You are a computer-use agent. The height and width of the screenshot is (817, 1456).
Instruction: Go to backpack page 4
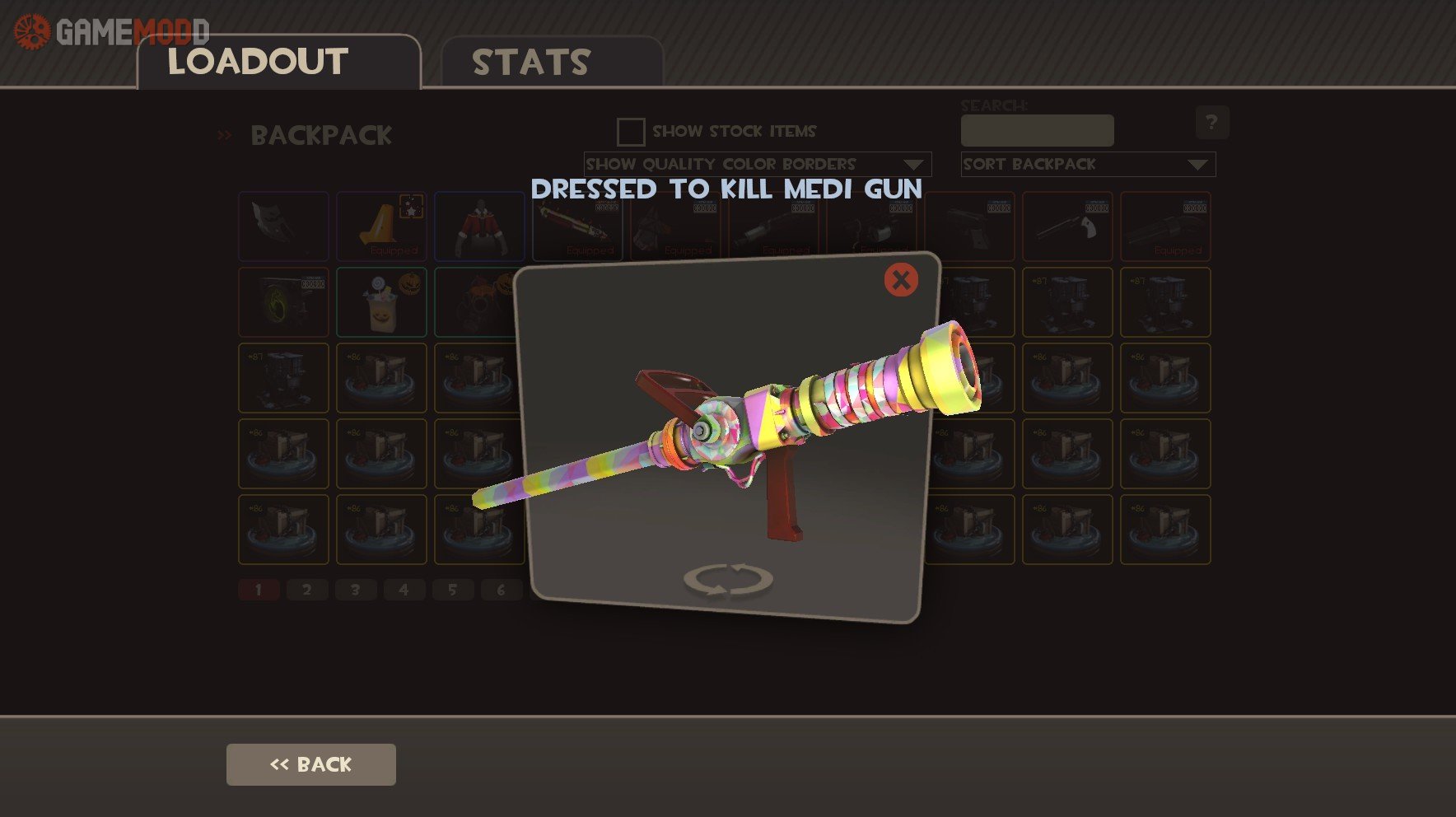pos(404,590)
